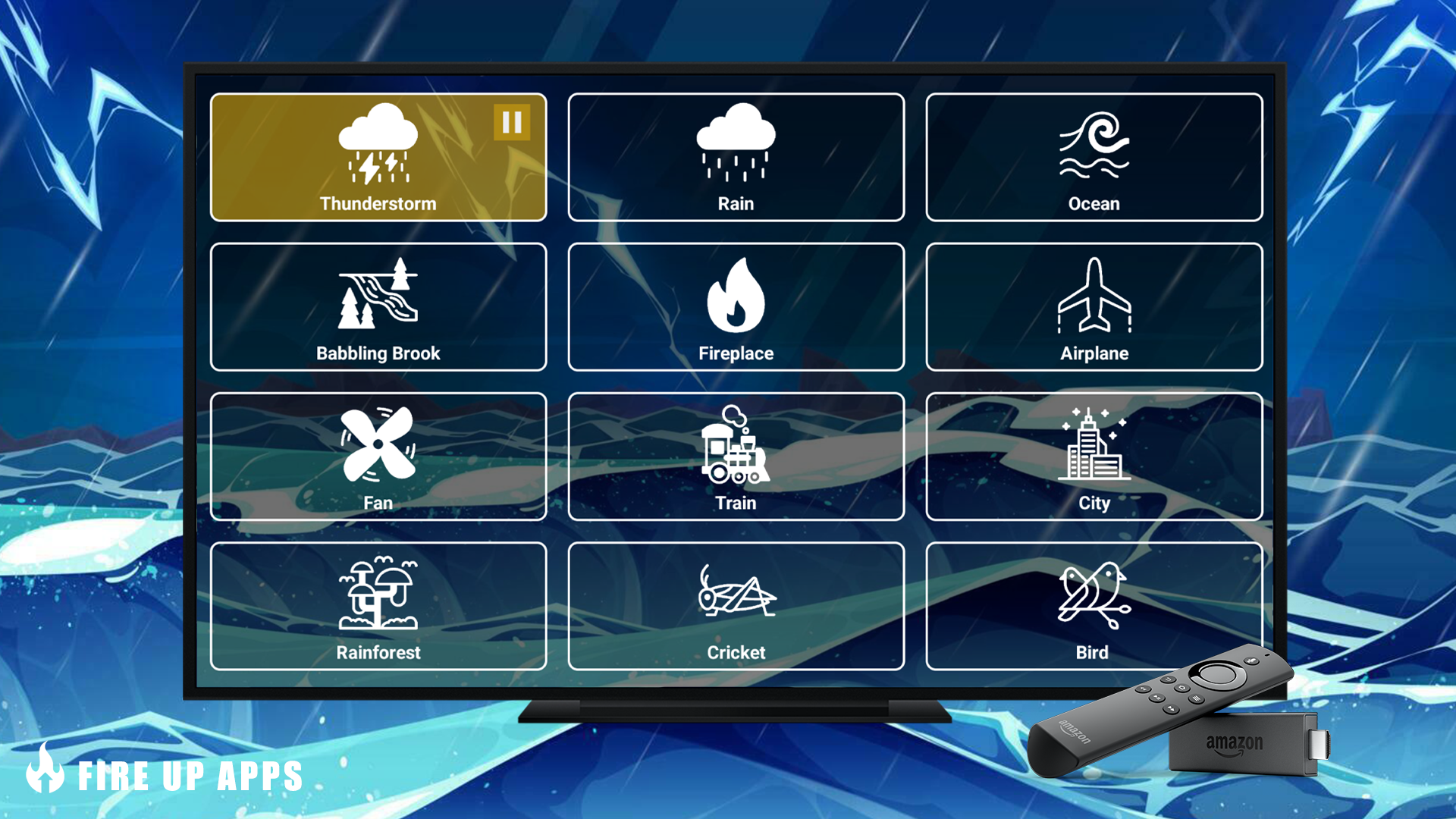Play the Rain ambient sound
Image resolution: width=1456 pixels, height=819 pixels.
(x=736, y=158)
